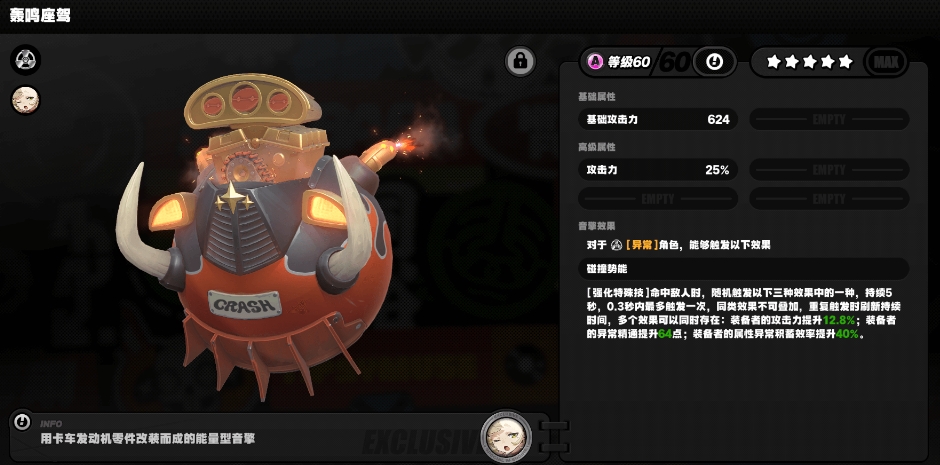This screenshot has height=465, width=940.
Task: Open the level upgrade button beside 等级60
Action: [x=714, y=62]
